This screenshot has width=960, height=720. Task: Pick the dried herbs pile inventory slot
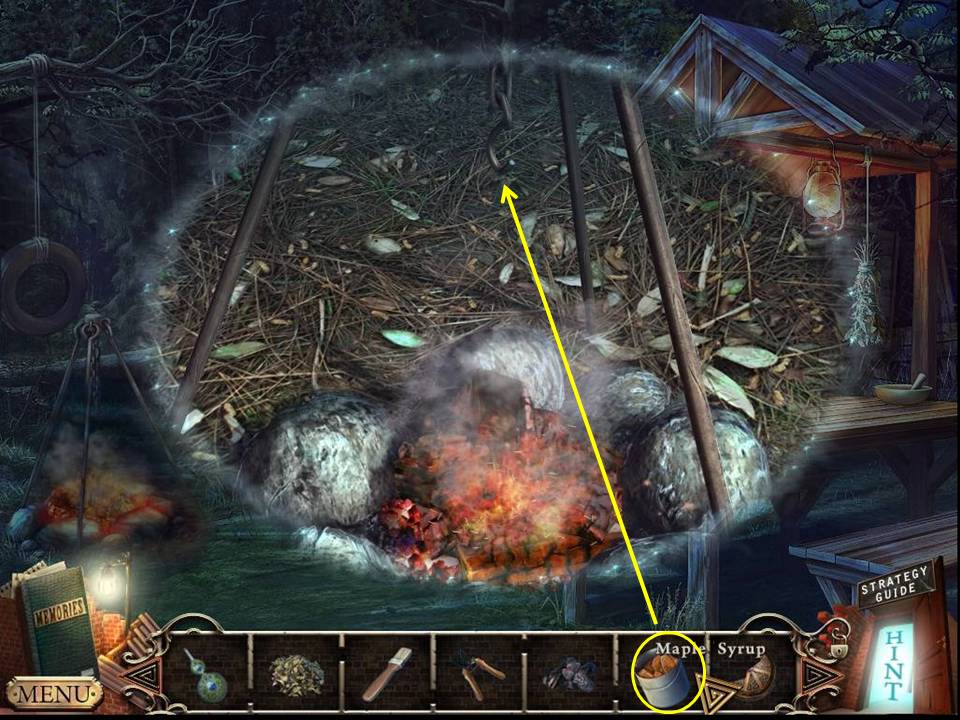pyautogui.click(x=296, y=675)
